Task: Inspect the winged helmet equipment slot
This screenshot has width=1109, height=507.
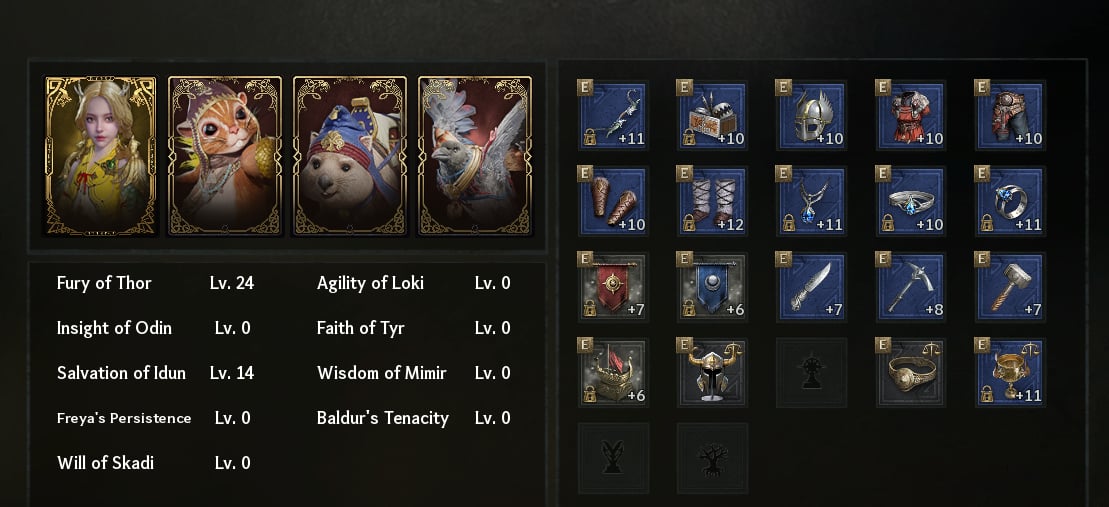Action: point(812,115)
